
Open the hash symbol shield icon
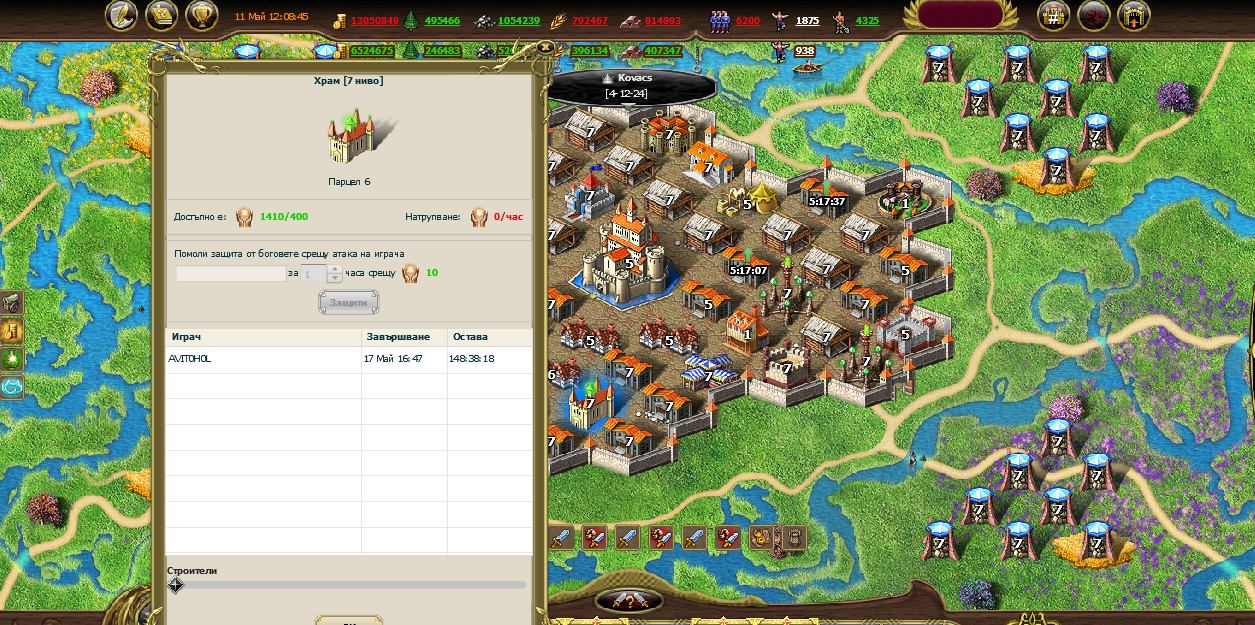(x=1054, y=15)
